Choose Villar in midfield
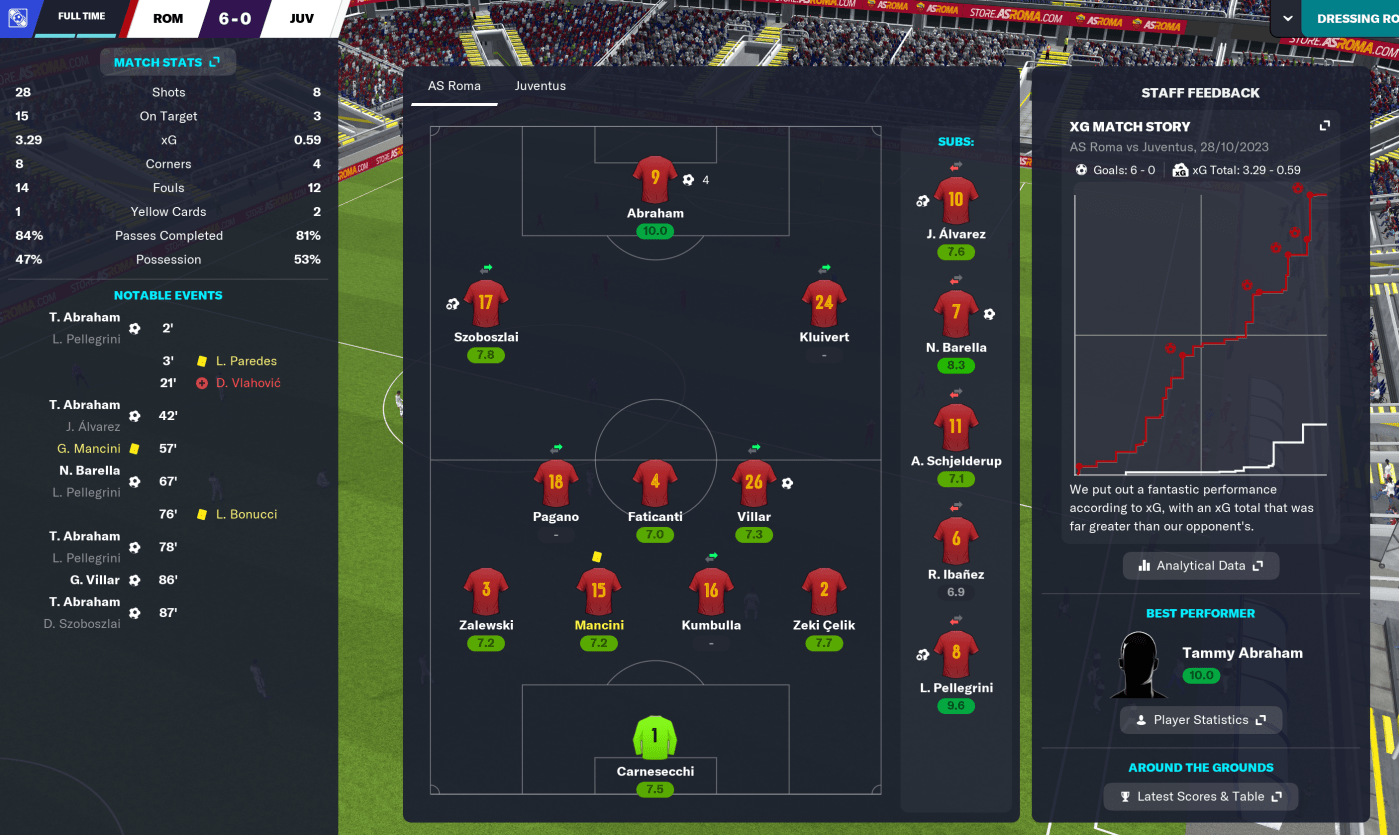 (x=753, y=485)
